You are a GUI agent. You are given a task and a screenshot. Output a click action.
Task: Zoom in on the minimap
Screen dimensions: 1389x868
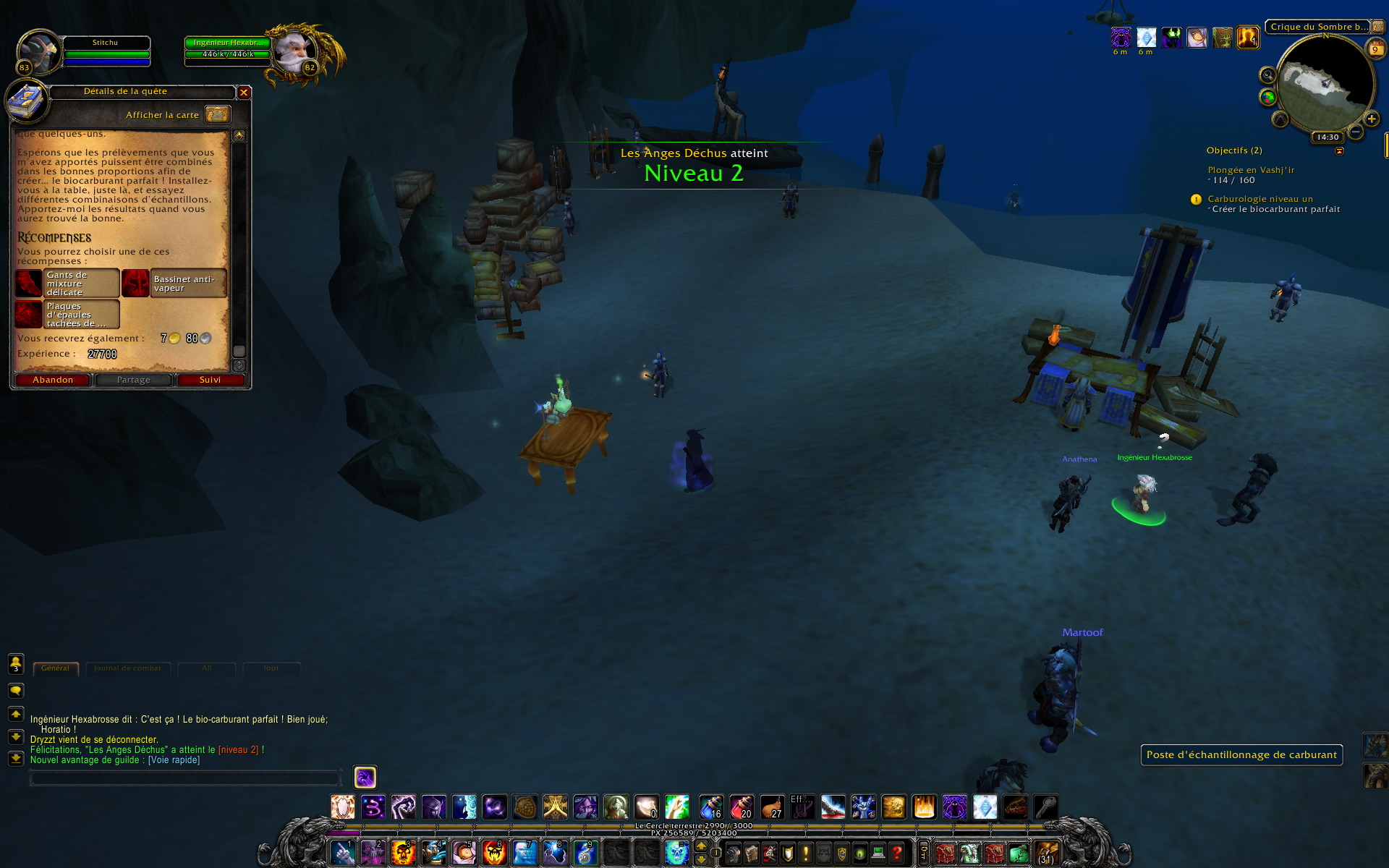(x=1372, y=119)
